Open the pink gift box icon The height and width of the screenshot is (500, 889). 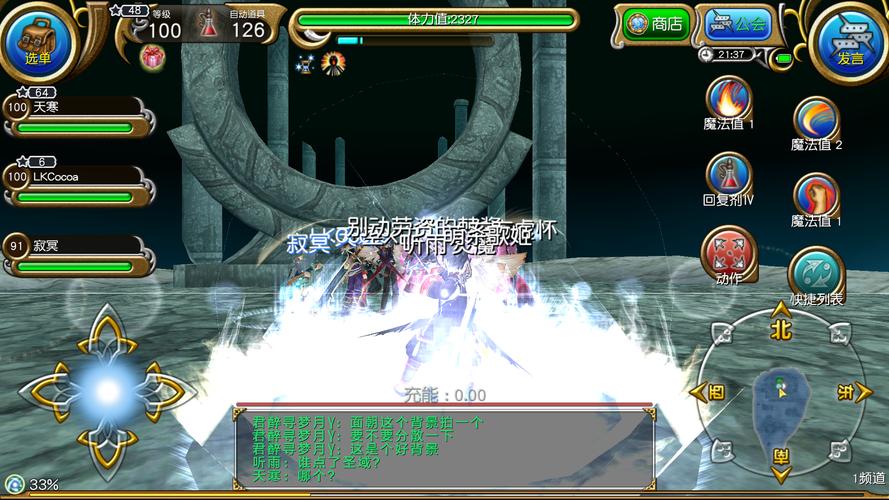point(153,58)
